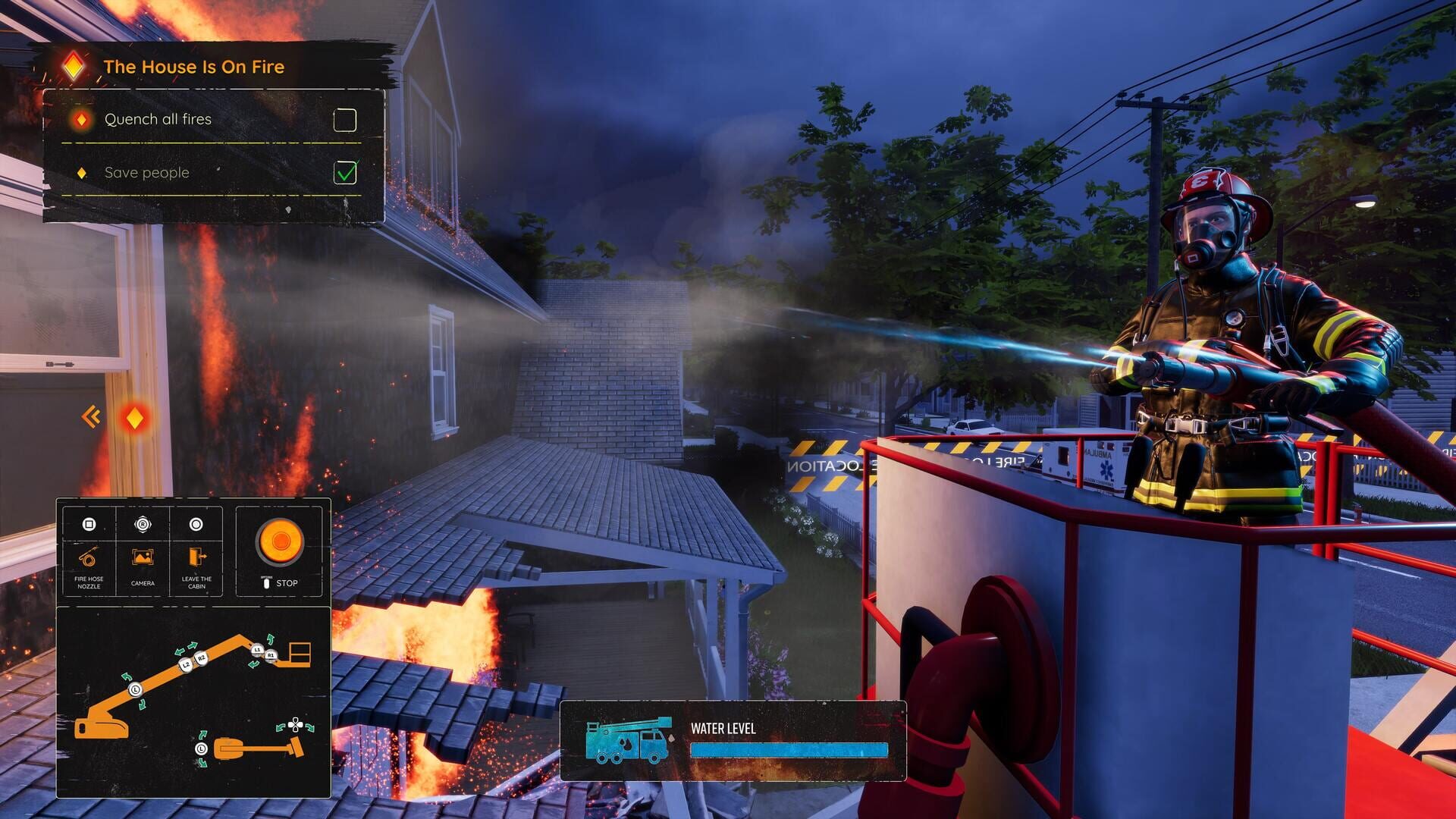This screenshot has width=1456, height=819.
Task: Select the Circle button icon above Leave The Cabin
Action: click(196, 524)
